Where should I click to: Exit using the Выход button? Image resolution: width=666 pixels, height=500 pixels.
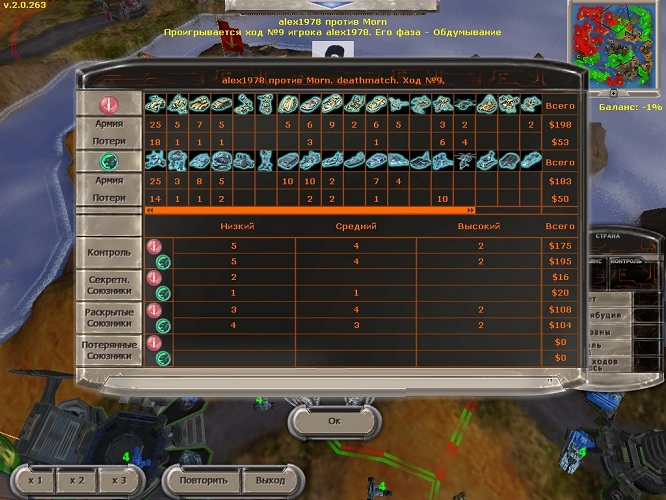(x=270, y=480)
